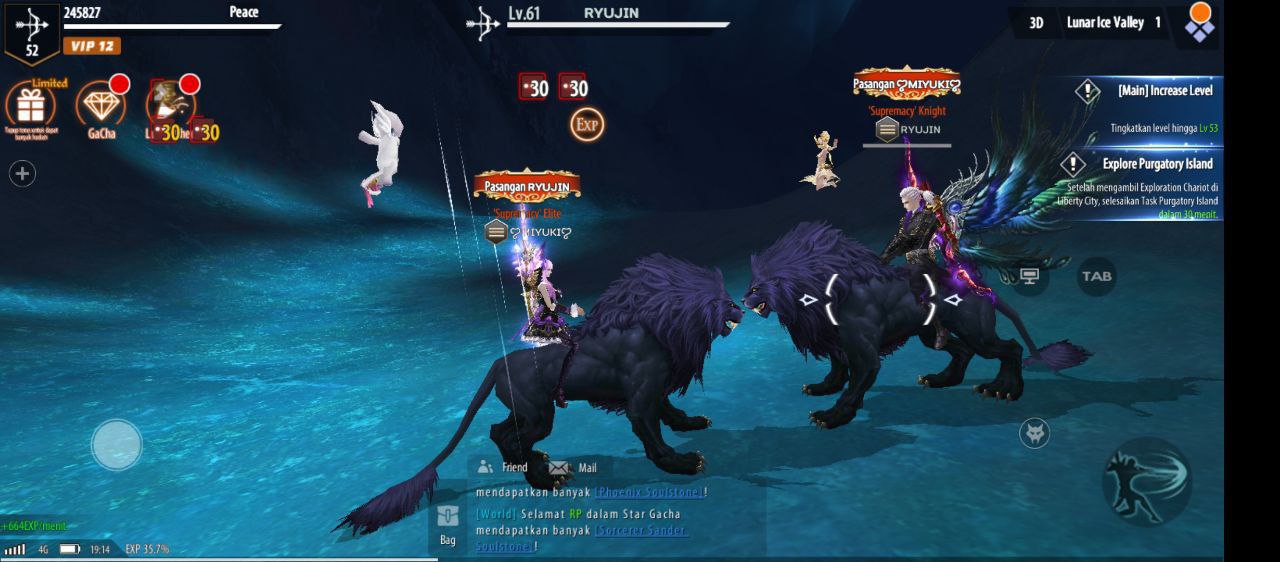Use the main attack skill button
The width and height of the screenshot is (1280, 562).
(x=1146, y=481)
